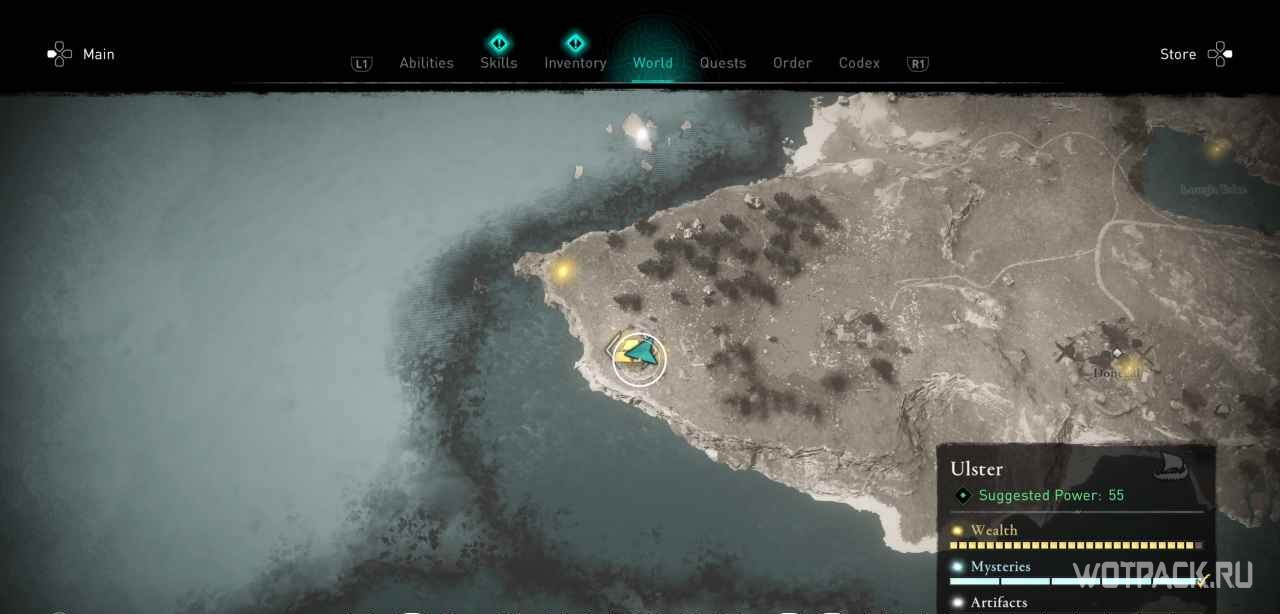
Task: Show the Quests tab
Action: point(722,63)
